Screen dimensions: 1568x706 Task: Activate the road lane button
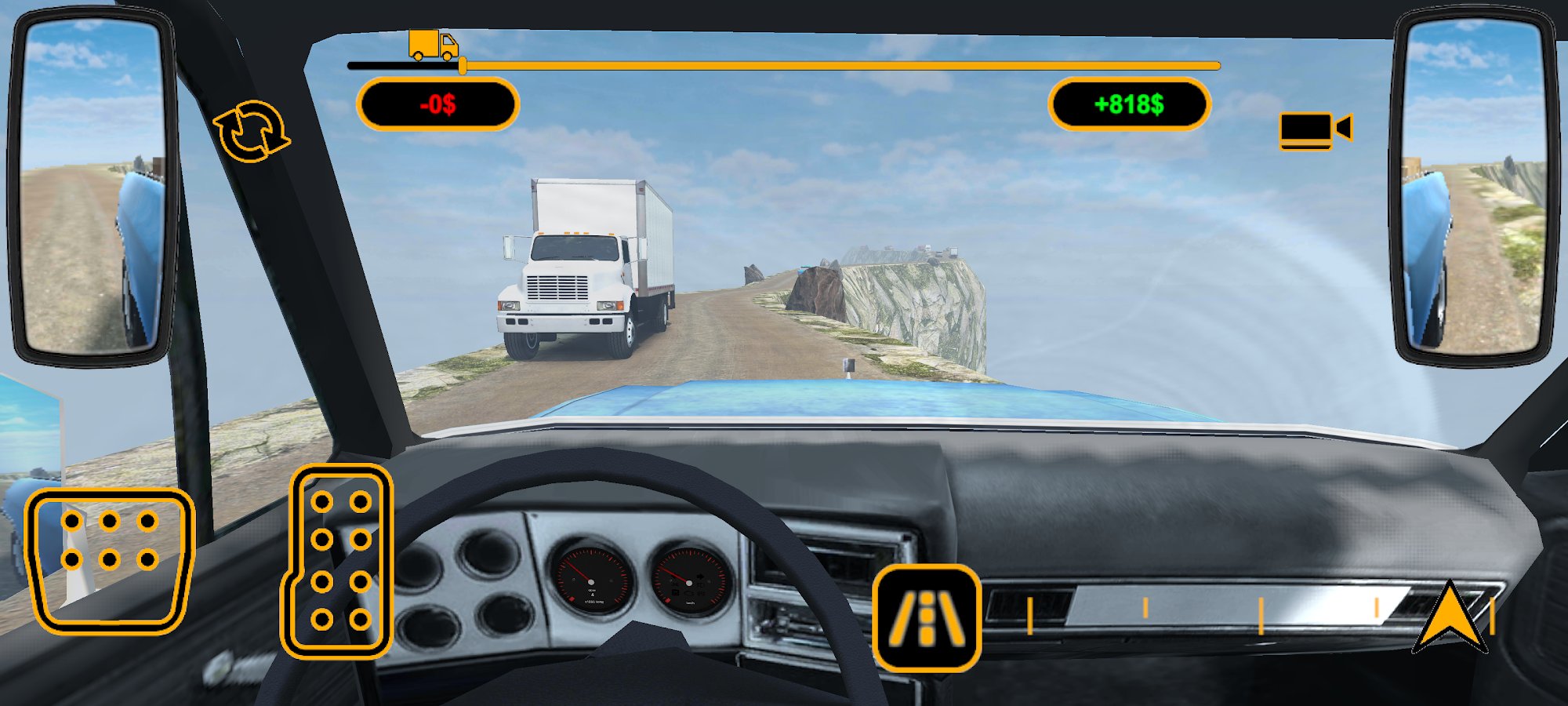tap(926, 617)
